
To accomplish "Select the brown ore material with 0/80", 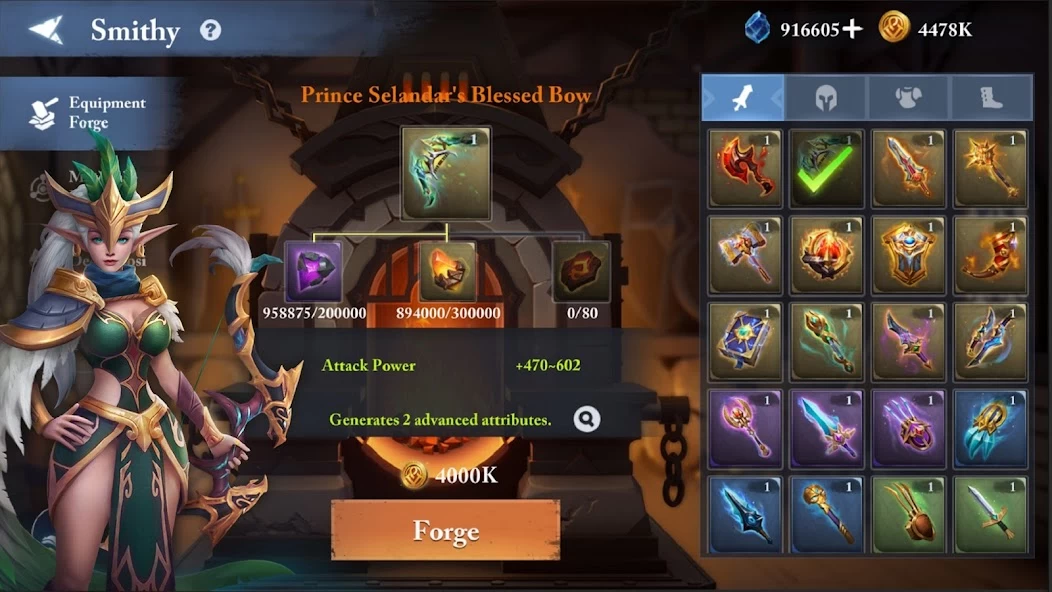I will coord(581,271).
